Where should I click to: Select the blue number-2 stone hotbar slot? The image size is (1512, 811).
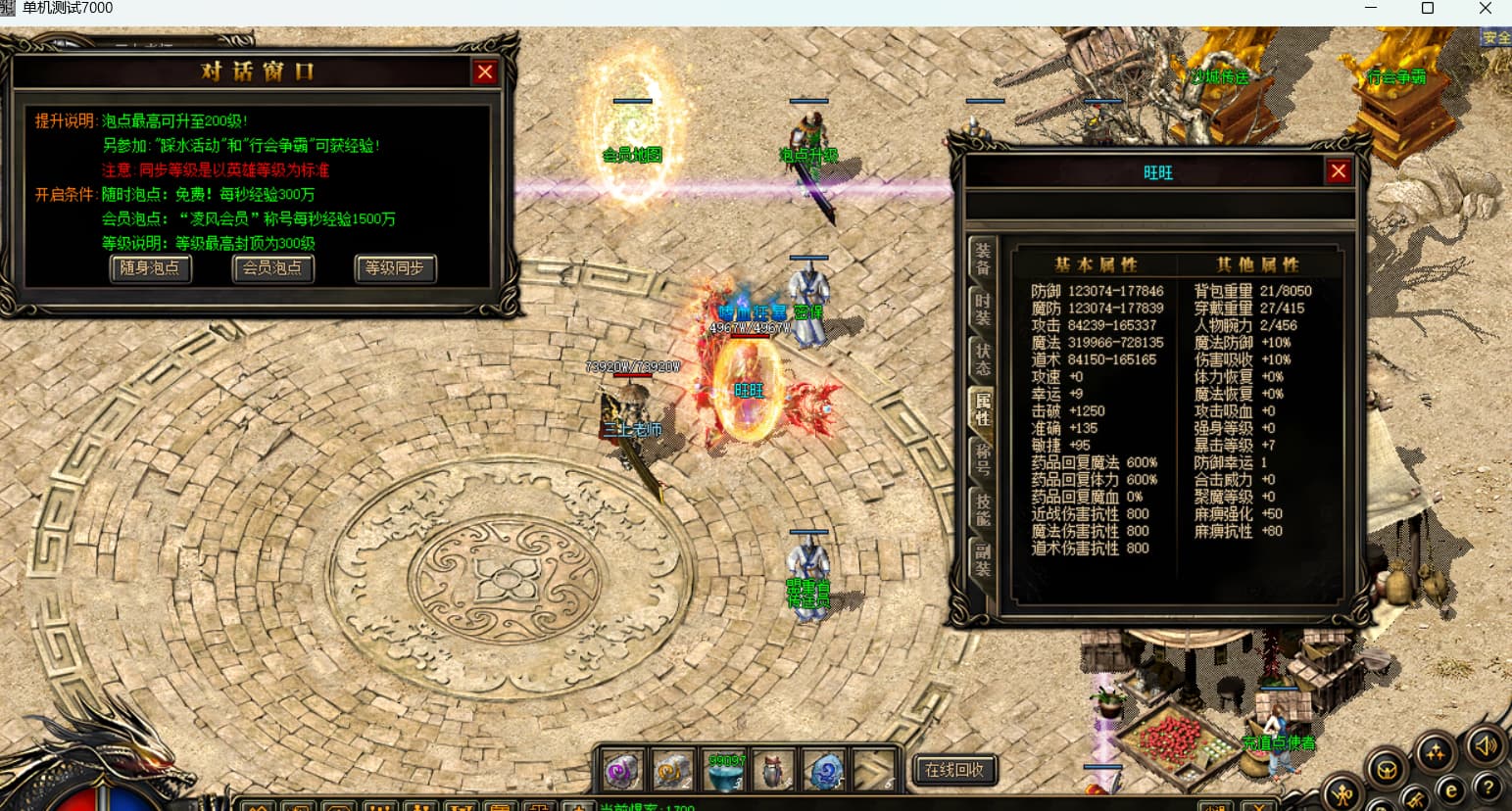[x=825, y=772]
